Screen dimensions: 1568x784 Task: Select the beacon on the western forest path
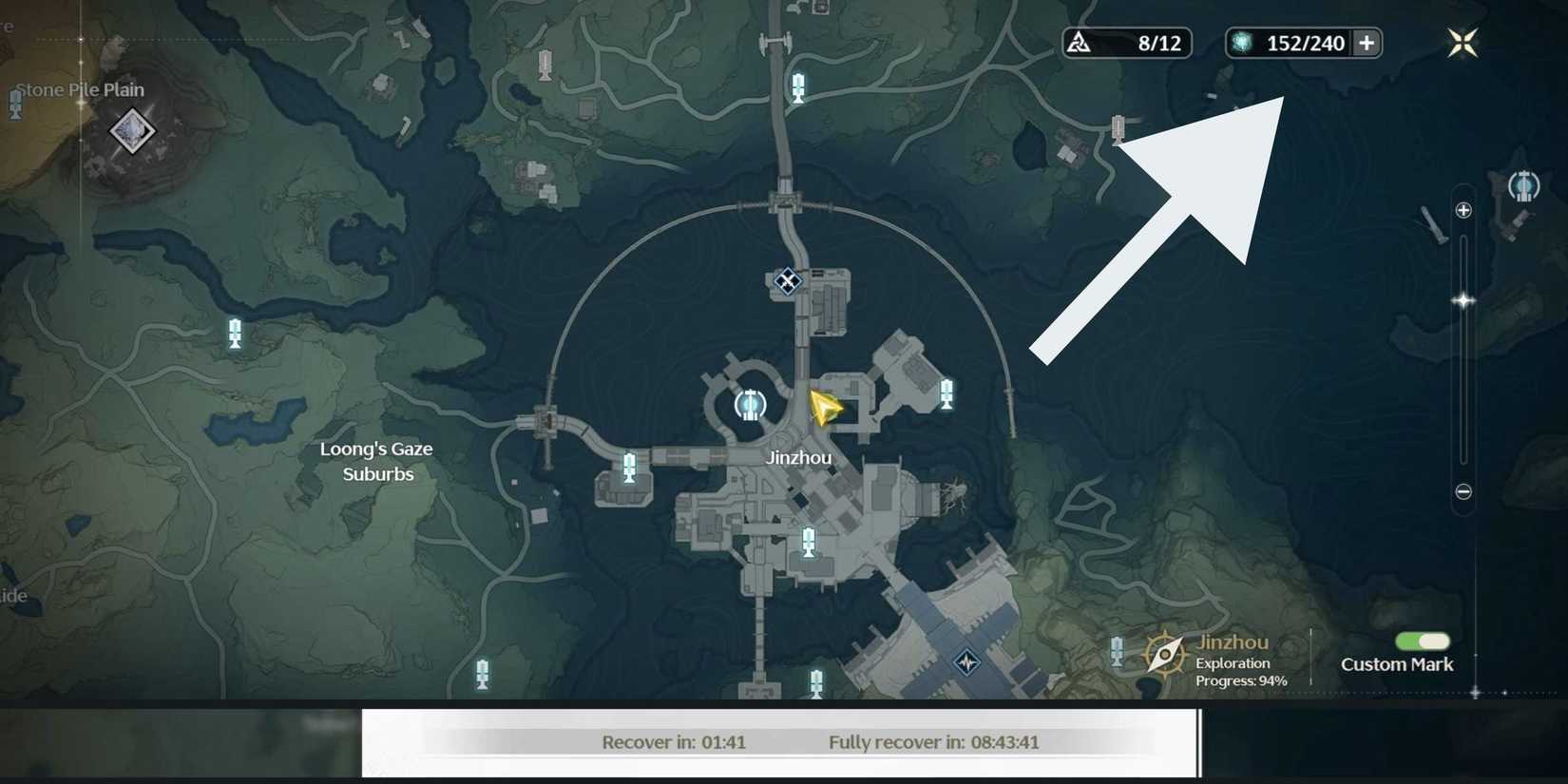pos(234,332)
